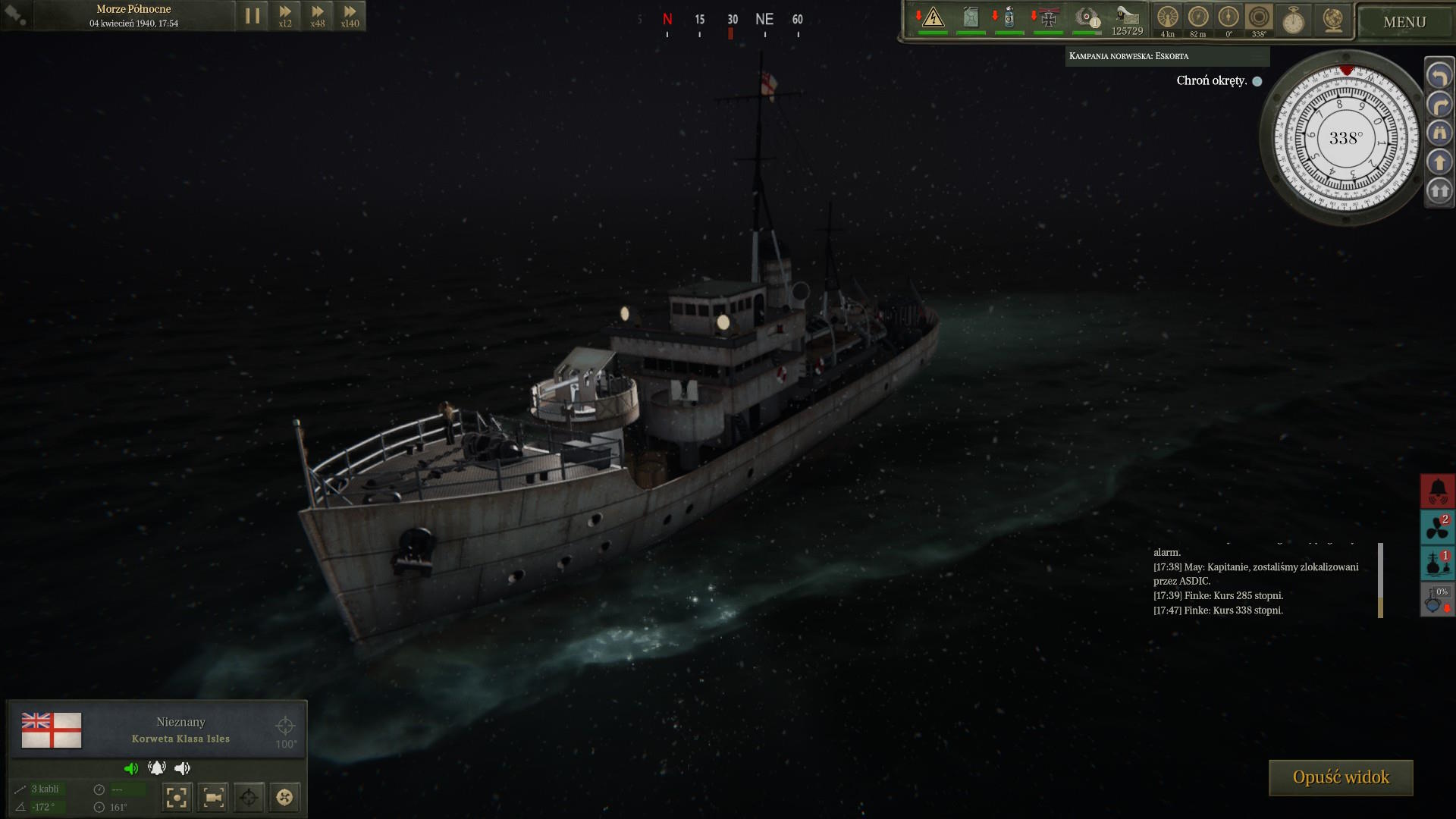Open the propeller contacts notification
Image resolution: width=1456 pixels, height=819 pixels.
pos(1438,527)
